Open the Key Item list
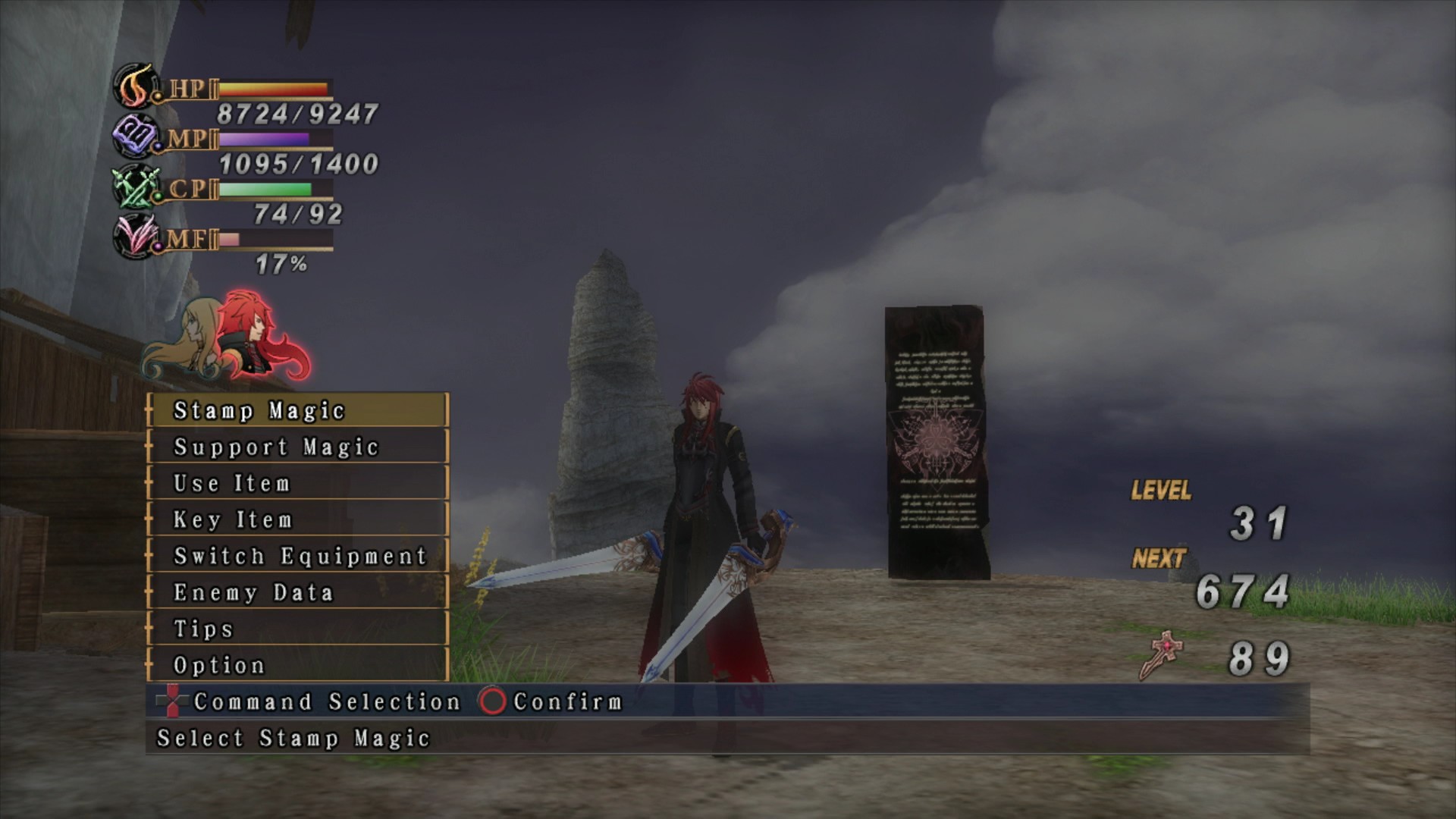This screenshot has width=1456, height=819. coord(297,519)
